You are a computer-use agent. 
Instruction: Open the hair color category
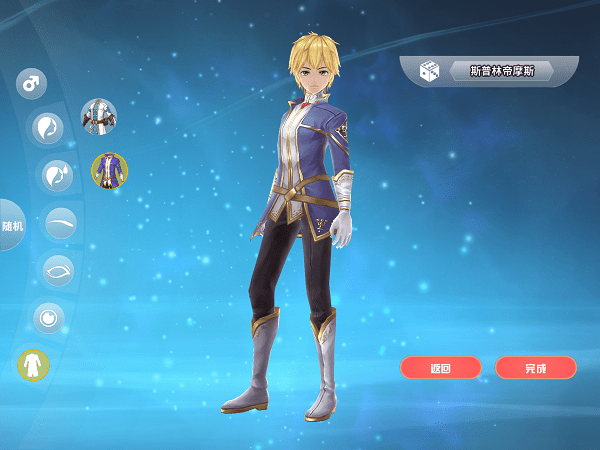coord(56,175)
